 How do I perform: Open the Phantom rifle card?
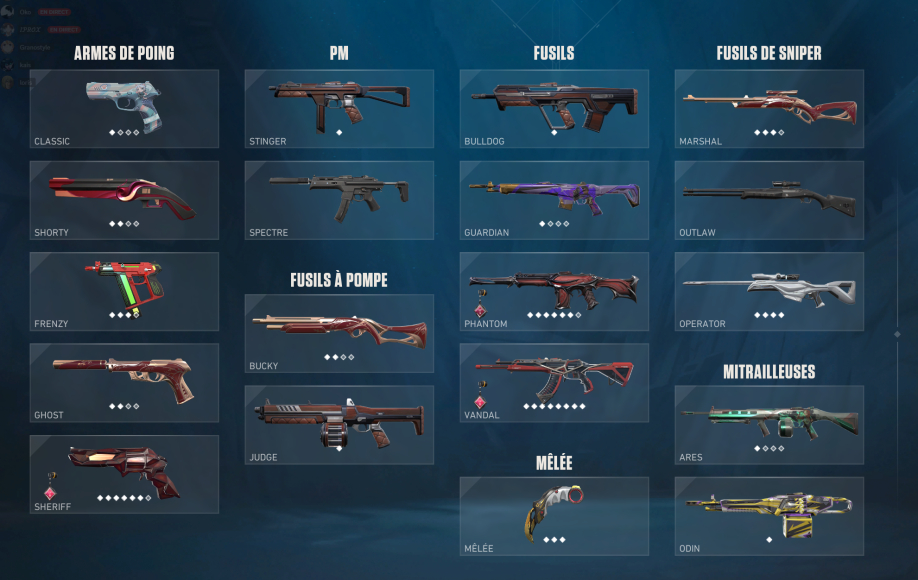554,291
